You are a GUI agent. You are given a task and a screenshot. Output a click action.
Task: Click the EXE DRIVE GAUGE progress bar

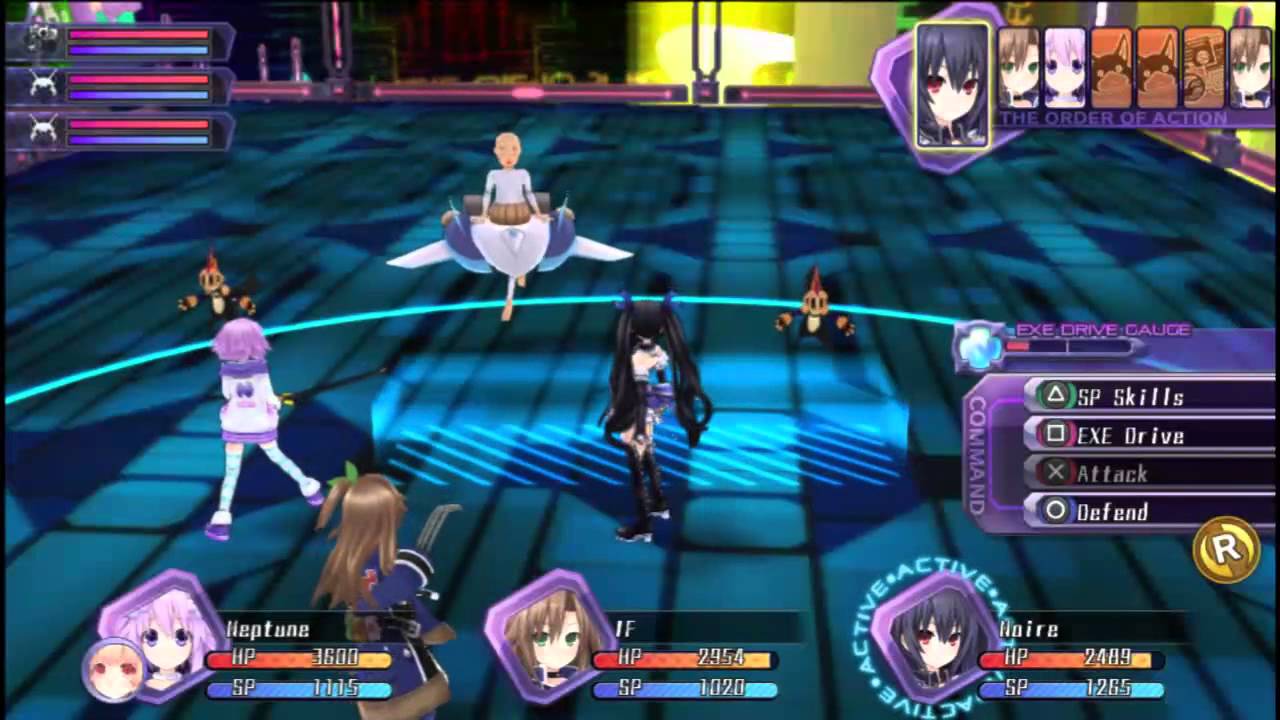point(1070,347)
